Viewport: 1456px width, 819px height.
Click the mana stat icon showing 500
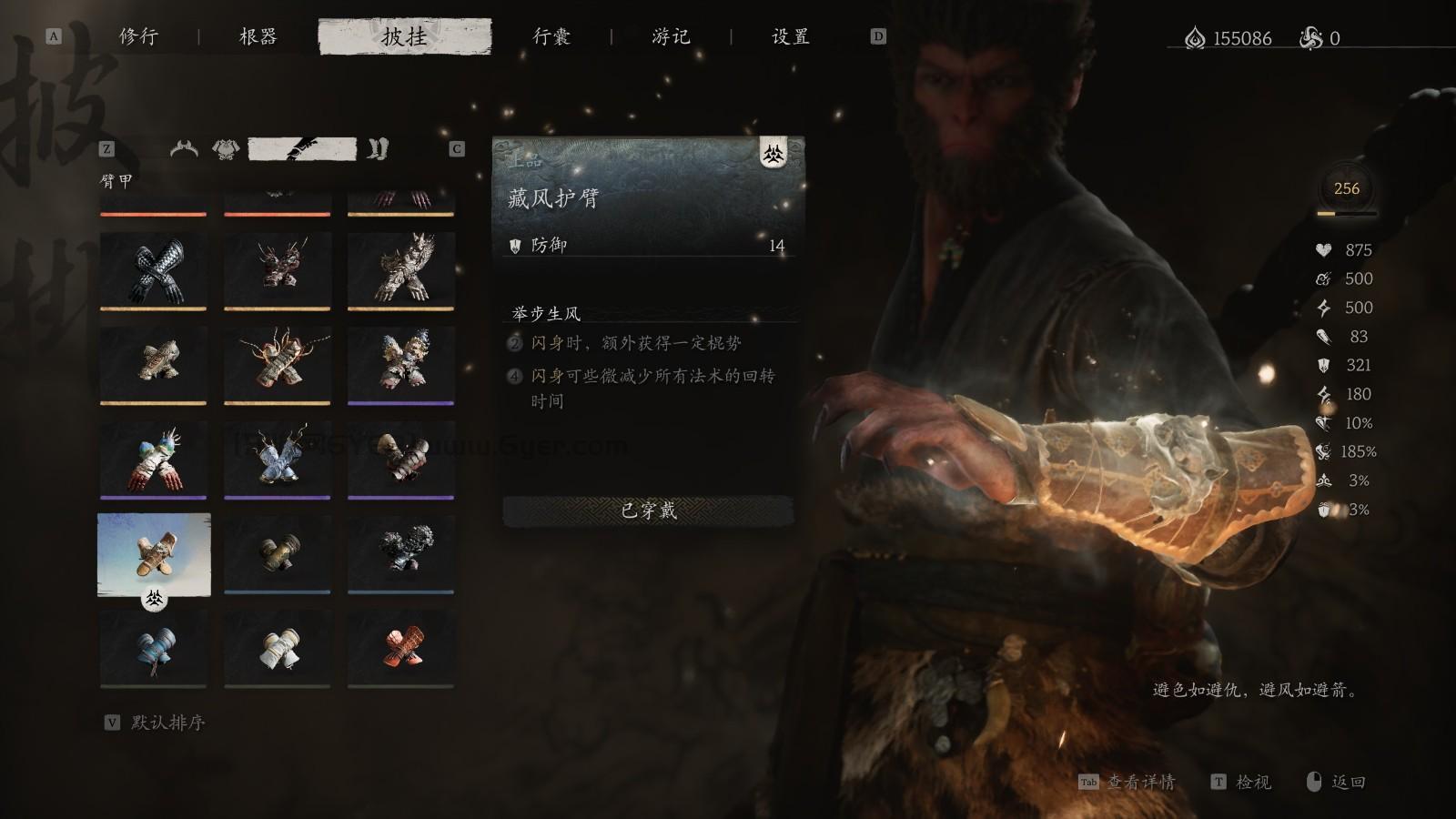tap(1322, 278)
